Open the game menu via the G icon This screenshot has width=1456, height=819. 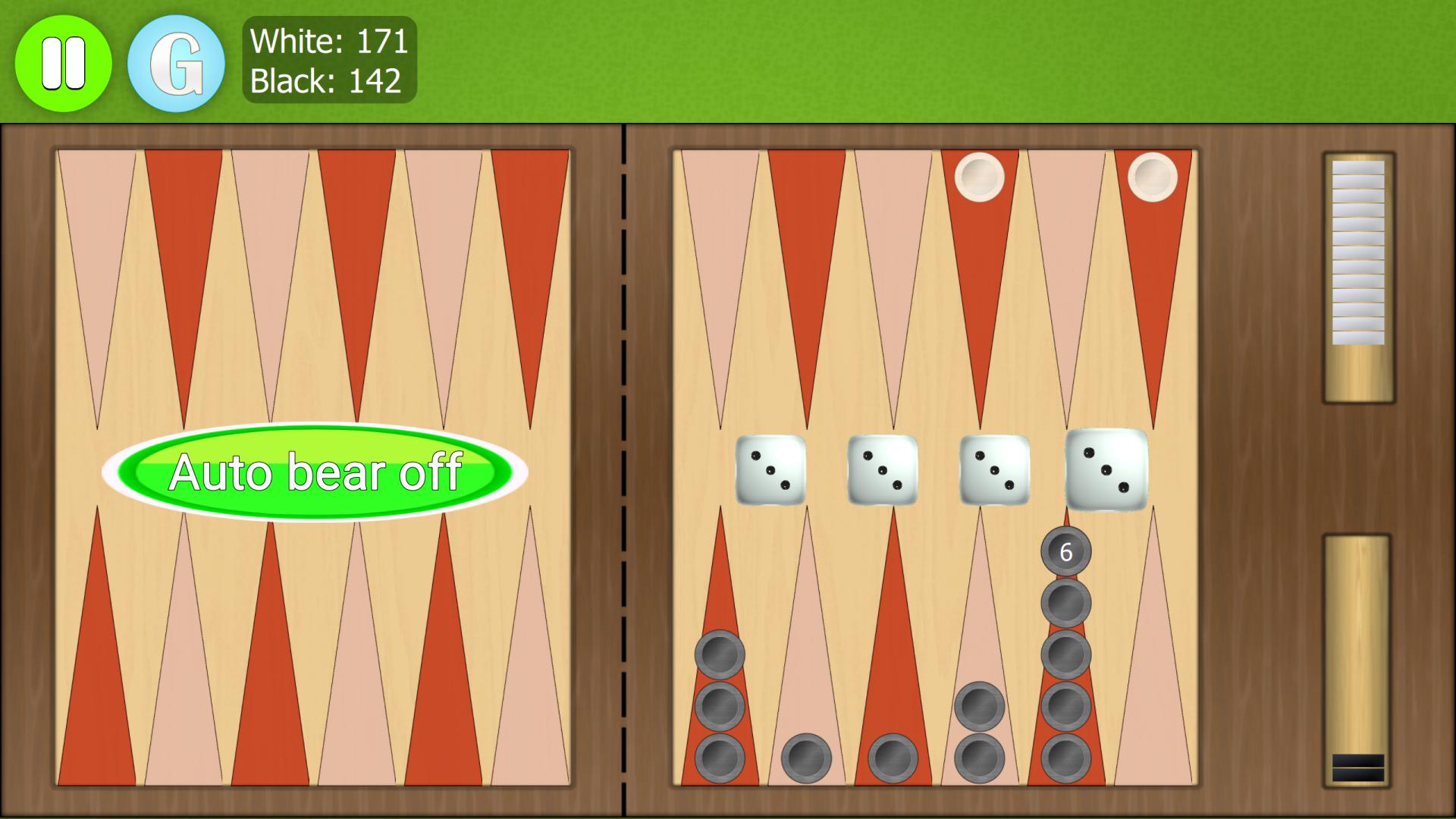(x=176, y=62)
